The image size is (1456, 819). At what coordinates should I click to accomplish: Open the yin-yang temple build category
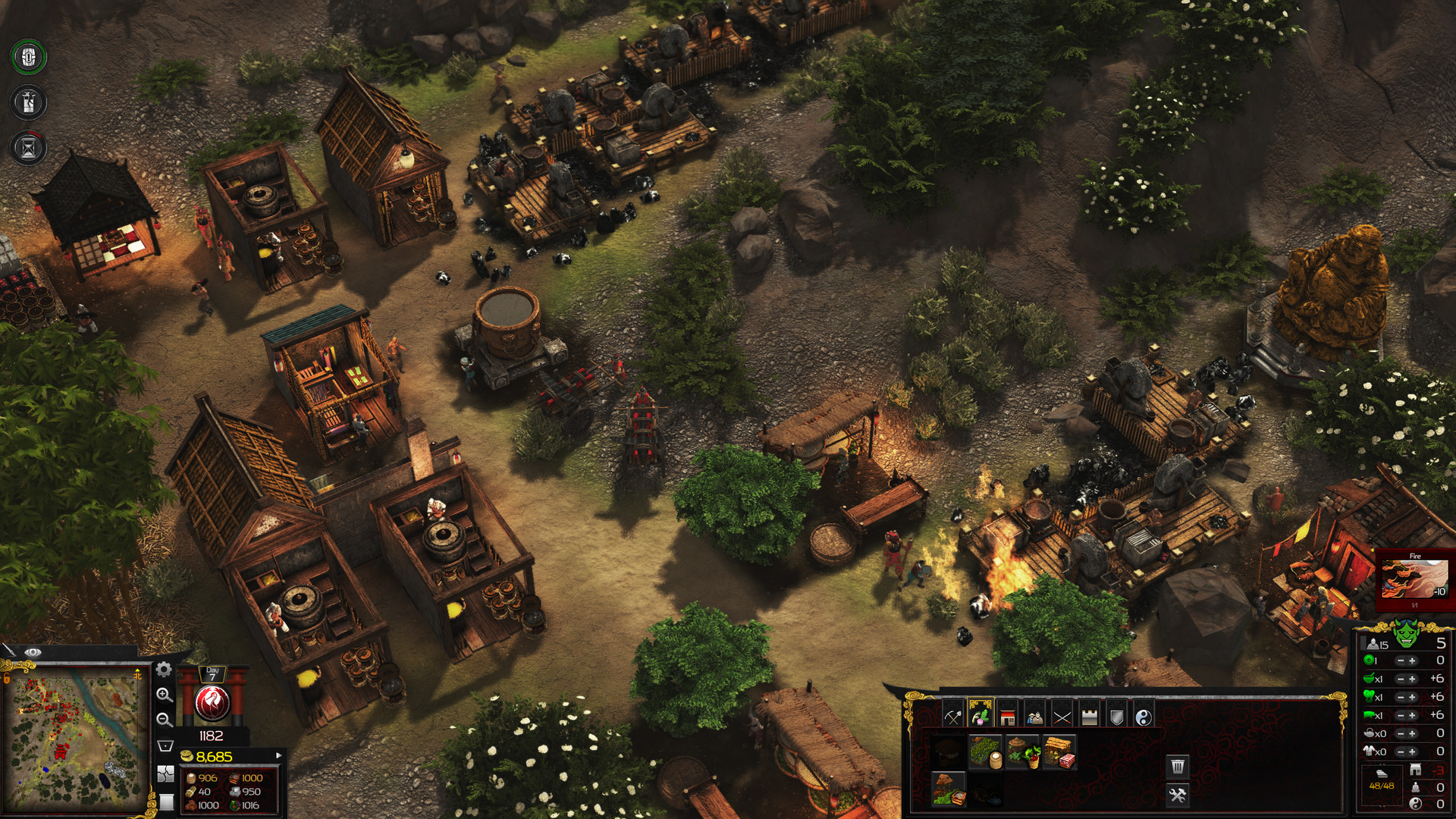[1143, 717]
